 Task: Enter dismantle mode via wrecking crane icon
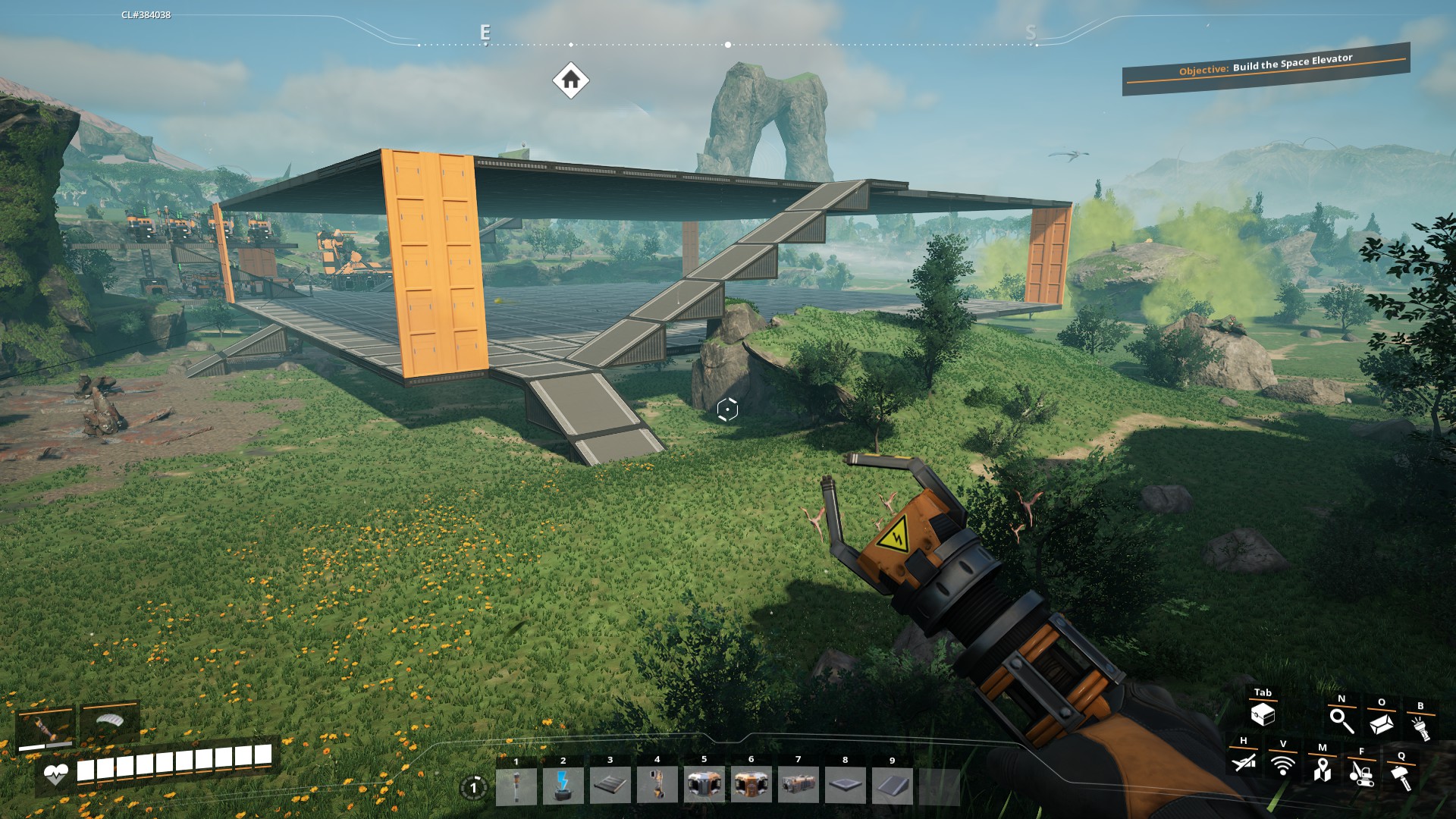[1361, 773]
